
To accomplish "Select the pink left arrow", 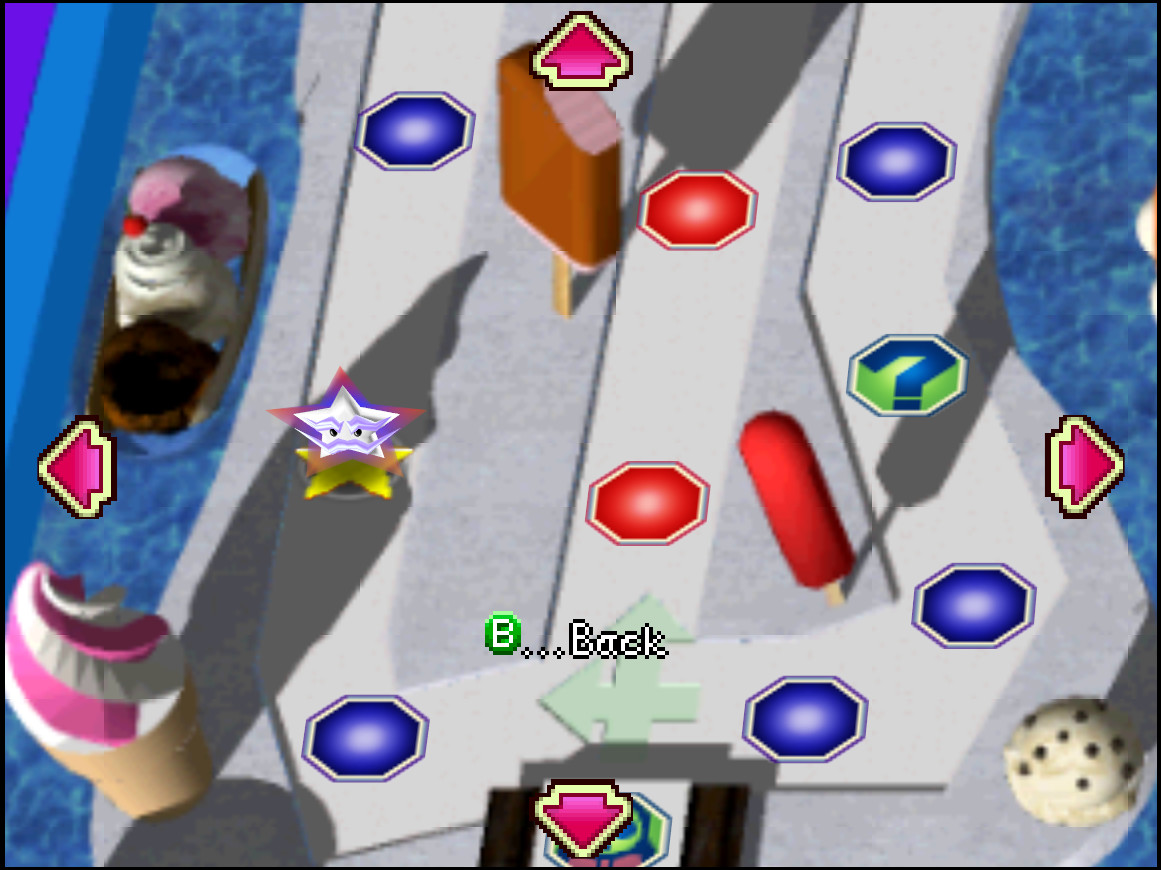I will pos(78,466).
